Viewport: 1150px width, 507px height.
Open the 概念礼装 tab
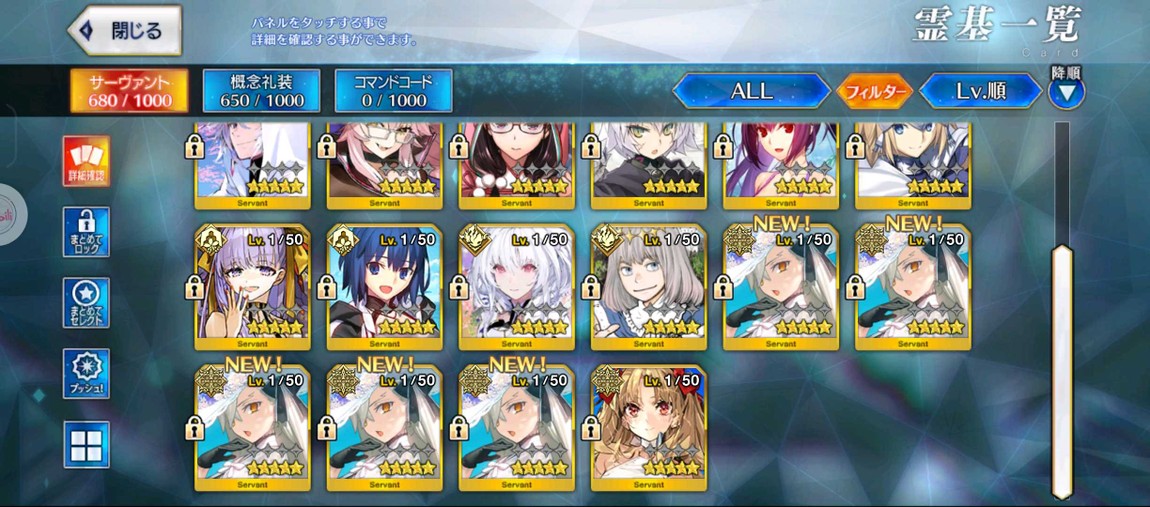click(261, 90)
